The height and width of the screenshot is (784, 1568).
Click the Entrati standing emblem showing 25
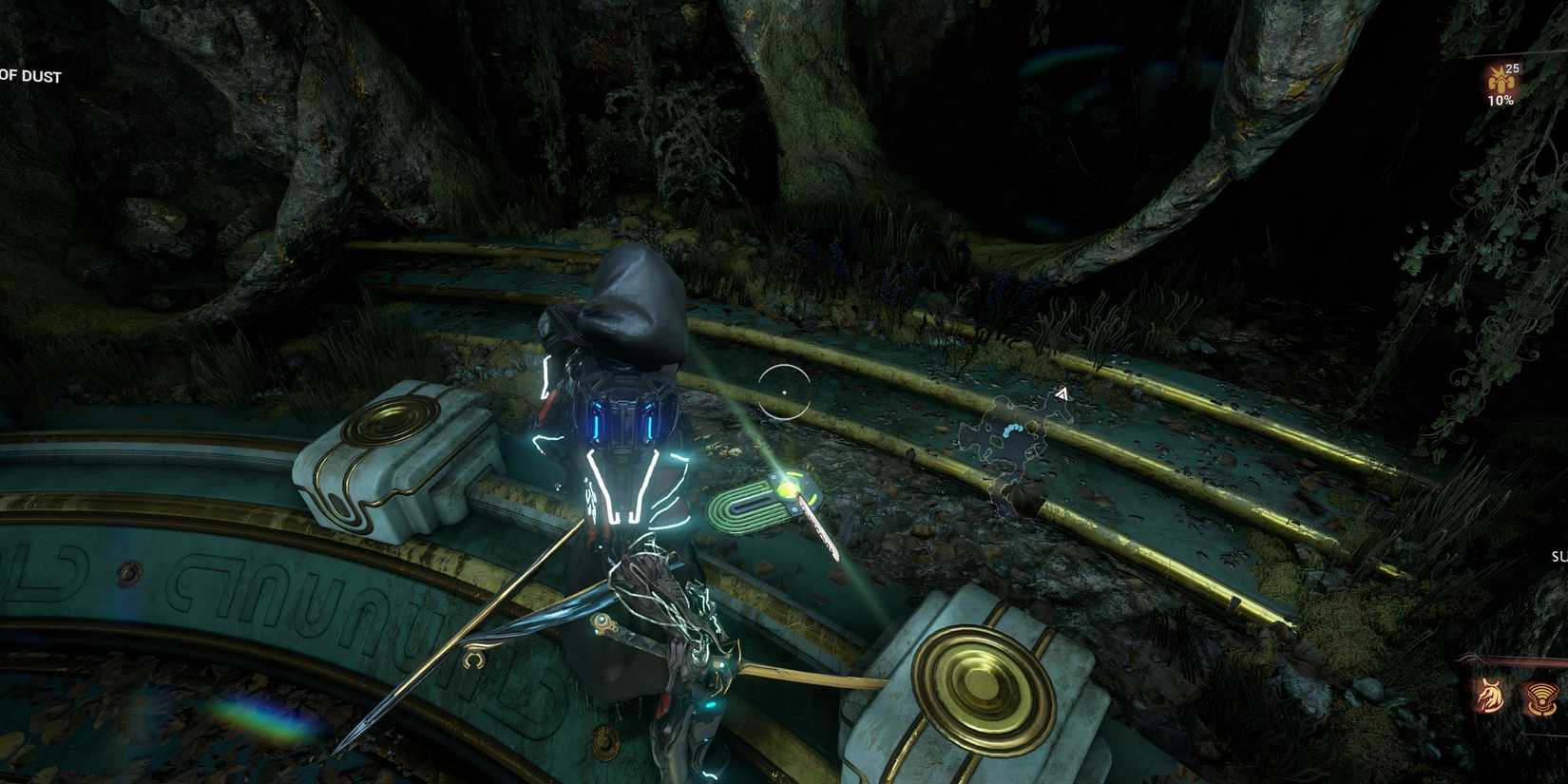click(1500, 82)
